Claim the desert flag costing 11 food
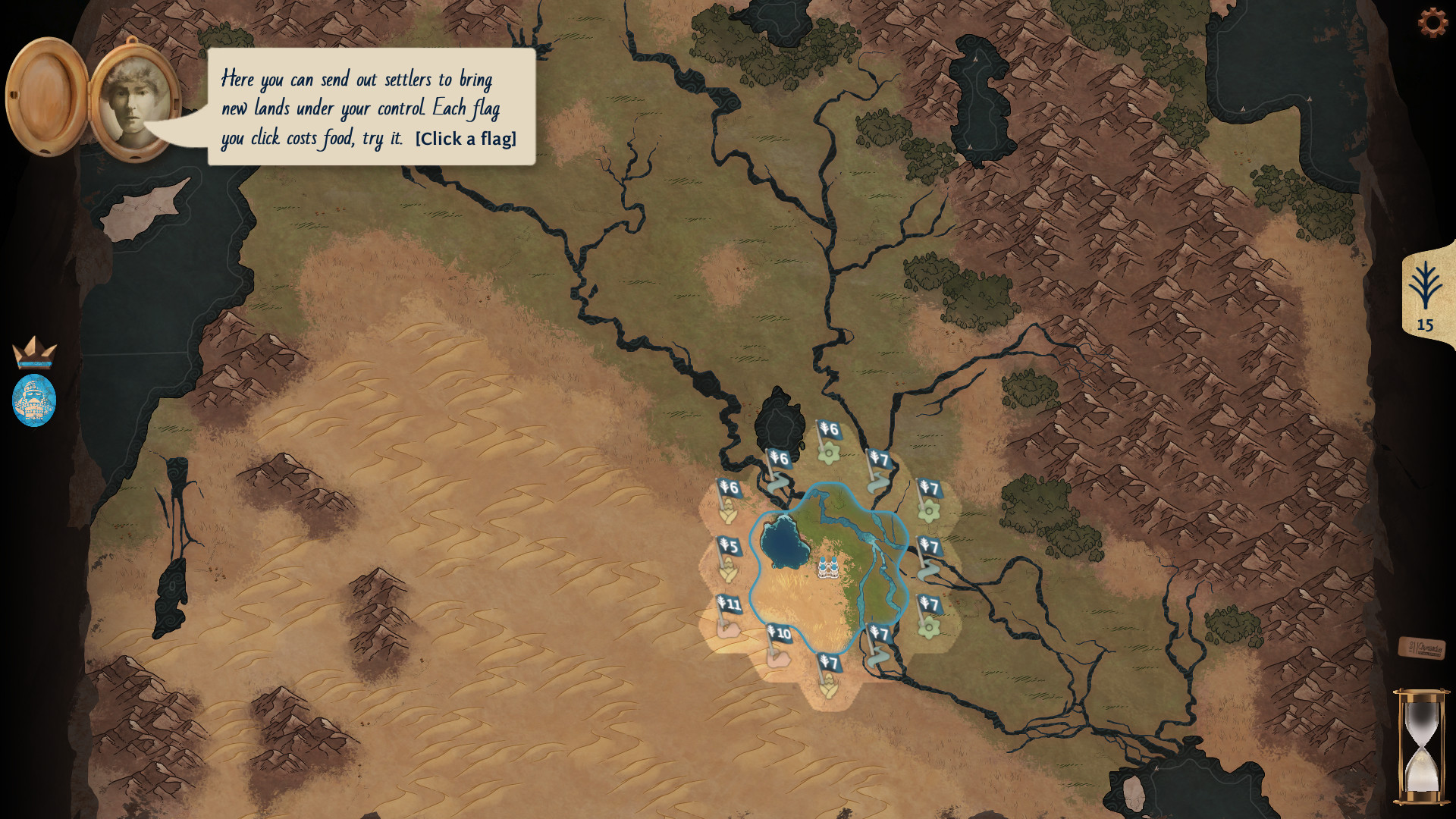Screen dimensions: 1456x819 (x=728, y=605)
